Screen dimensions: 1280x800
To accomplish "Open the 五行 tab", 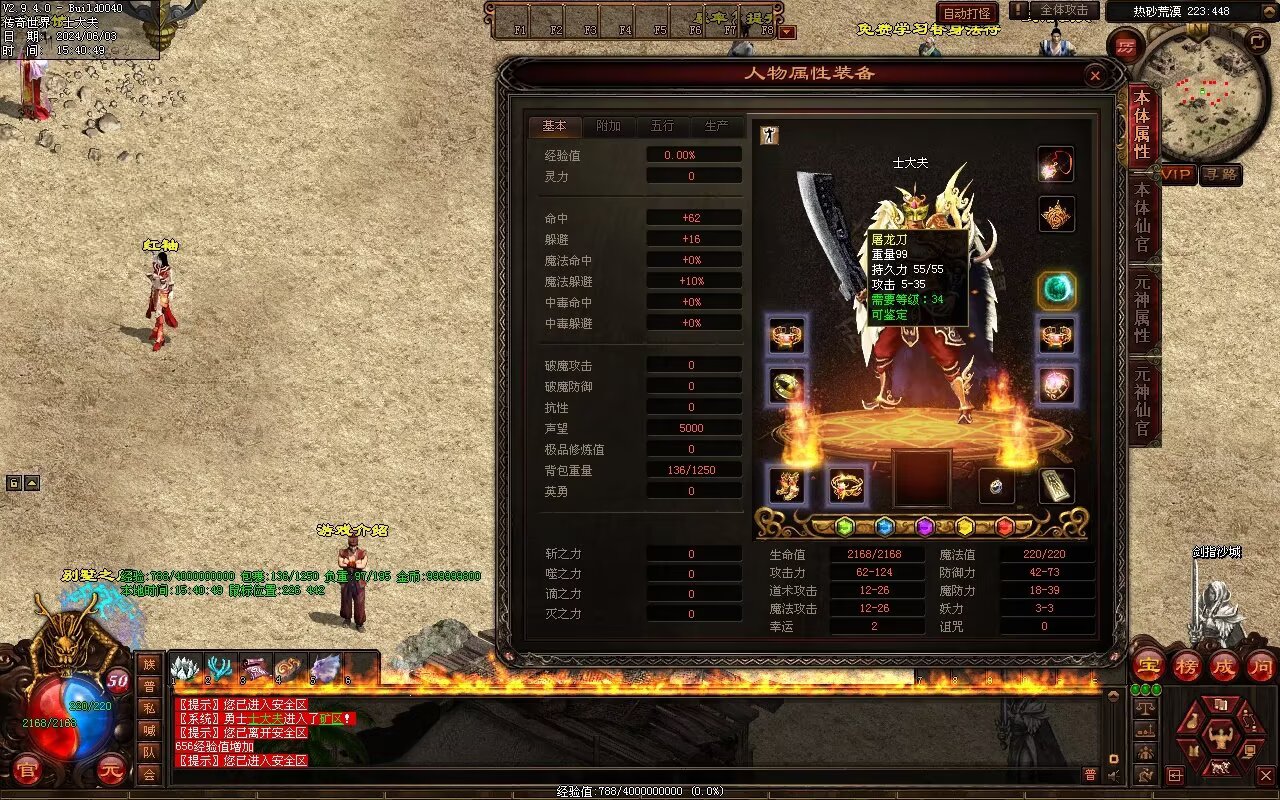I will [x=662, y=126].
